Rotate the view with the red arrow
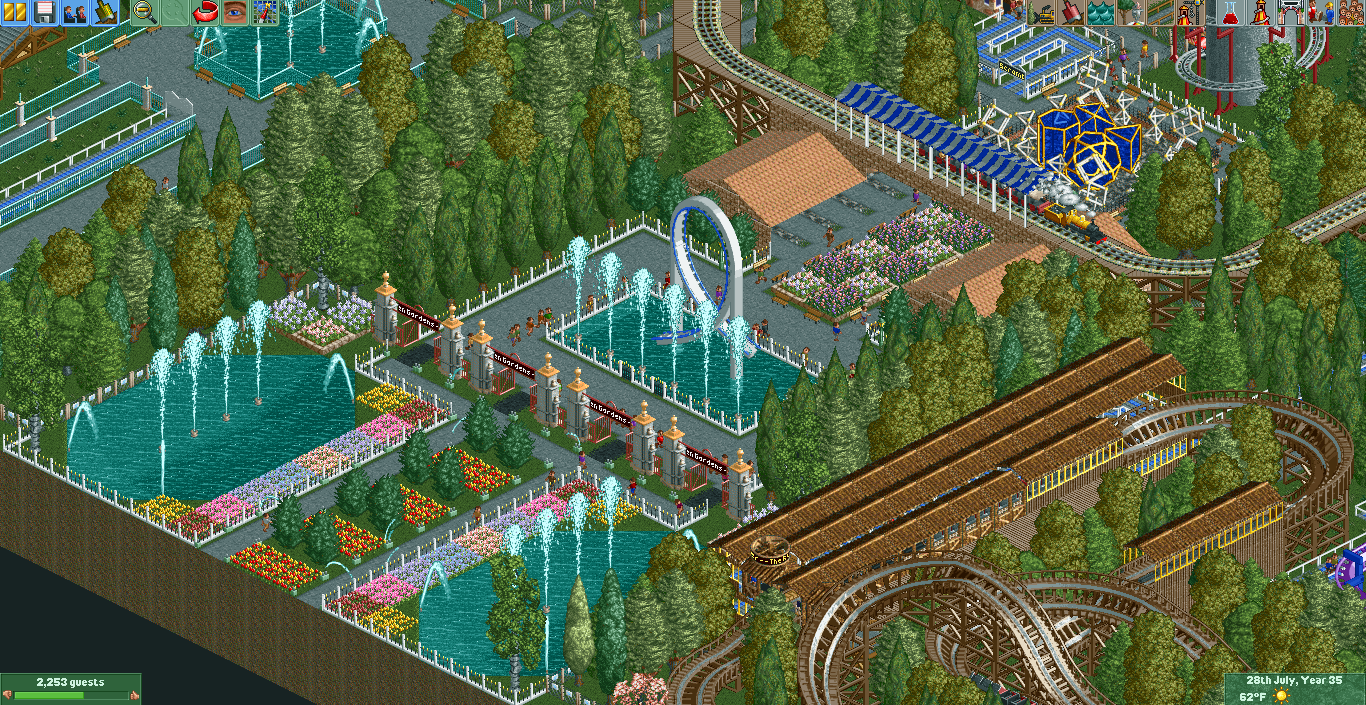This screenshot has width=1366, height=705. (205, 12)
